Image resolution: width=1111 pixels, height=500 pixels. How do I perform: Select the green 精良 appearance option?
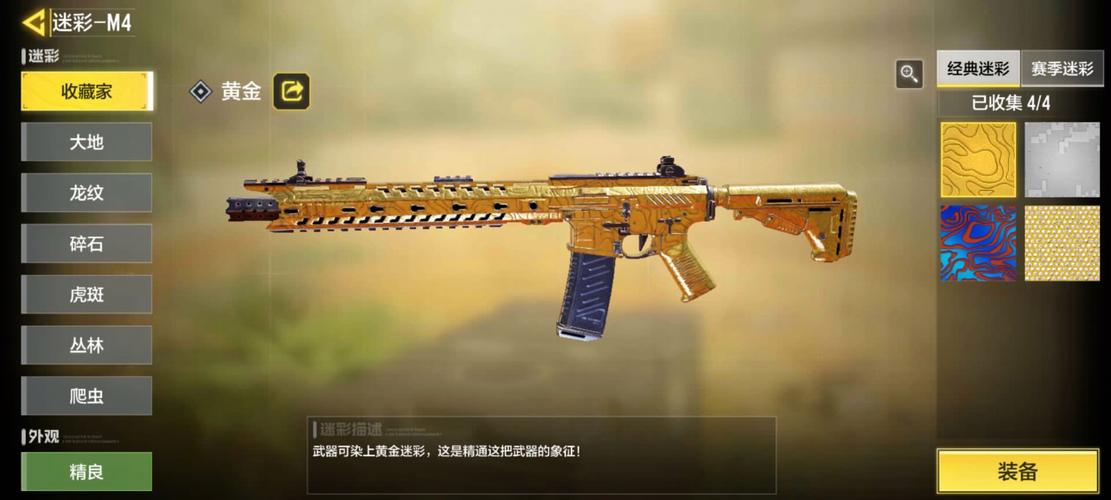tap(87, 471)
